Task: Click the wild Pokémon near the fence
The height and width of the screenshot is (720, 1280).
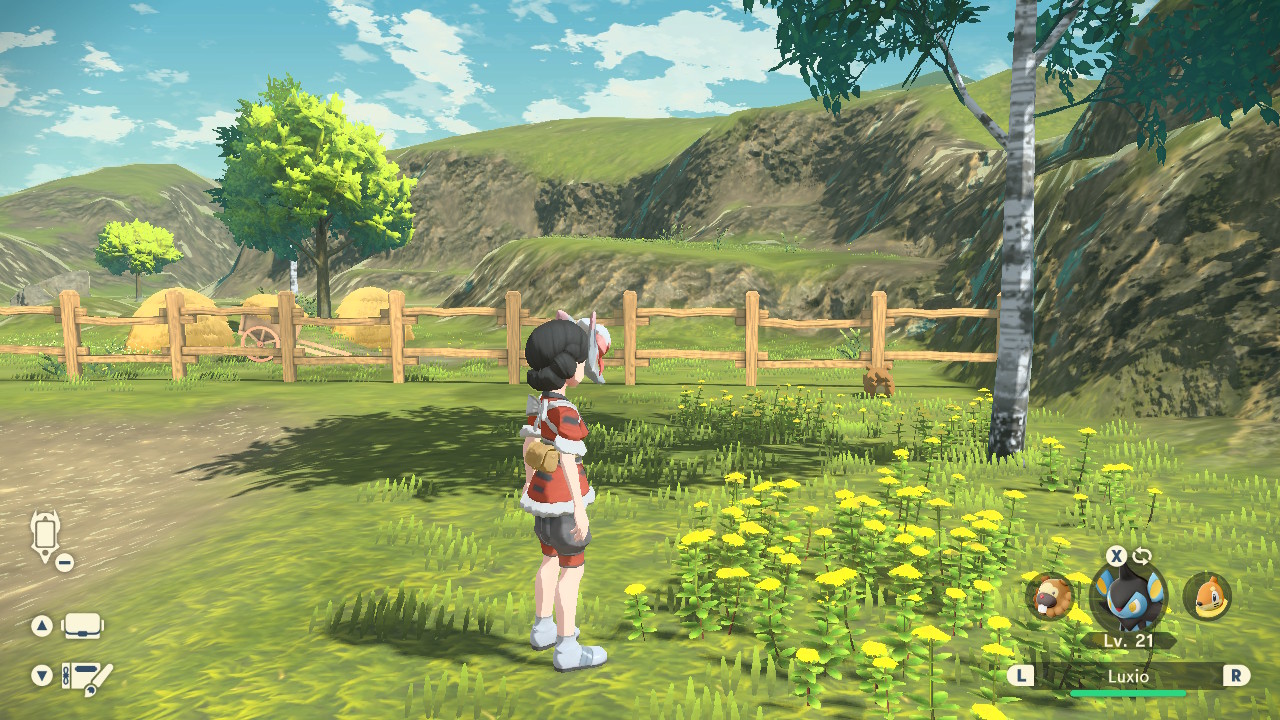Action: [x=878, y=383]
